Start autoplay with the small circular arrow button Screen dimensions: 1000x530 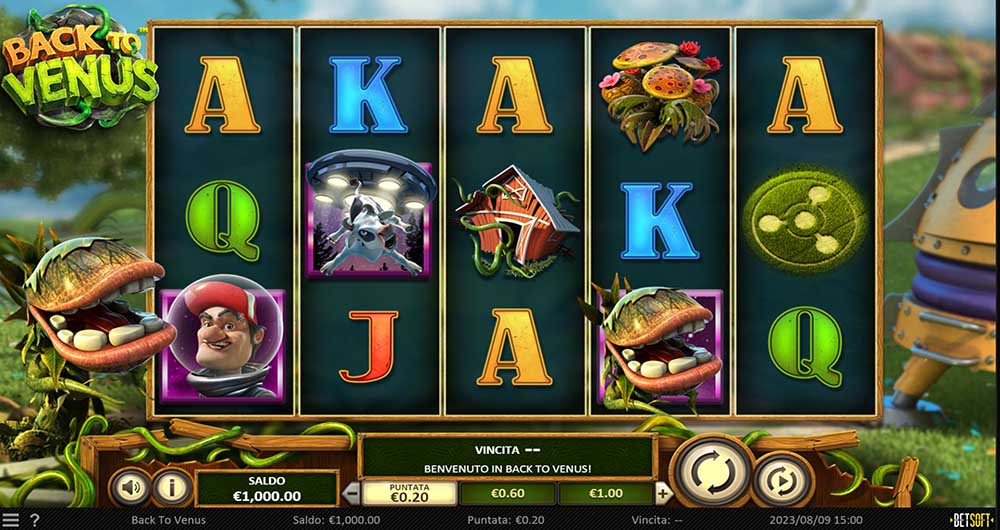tap(782, 481)
